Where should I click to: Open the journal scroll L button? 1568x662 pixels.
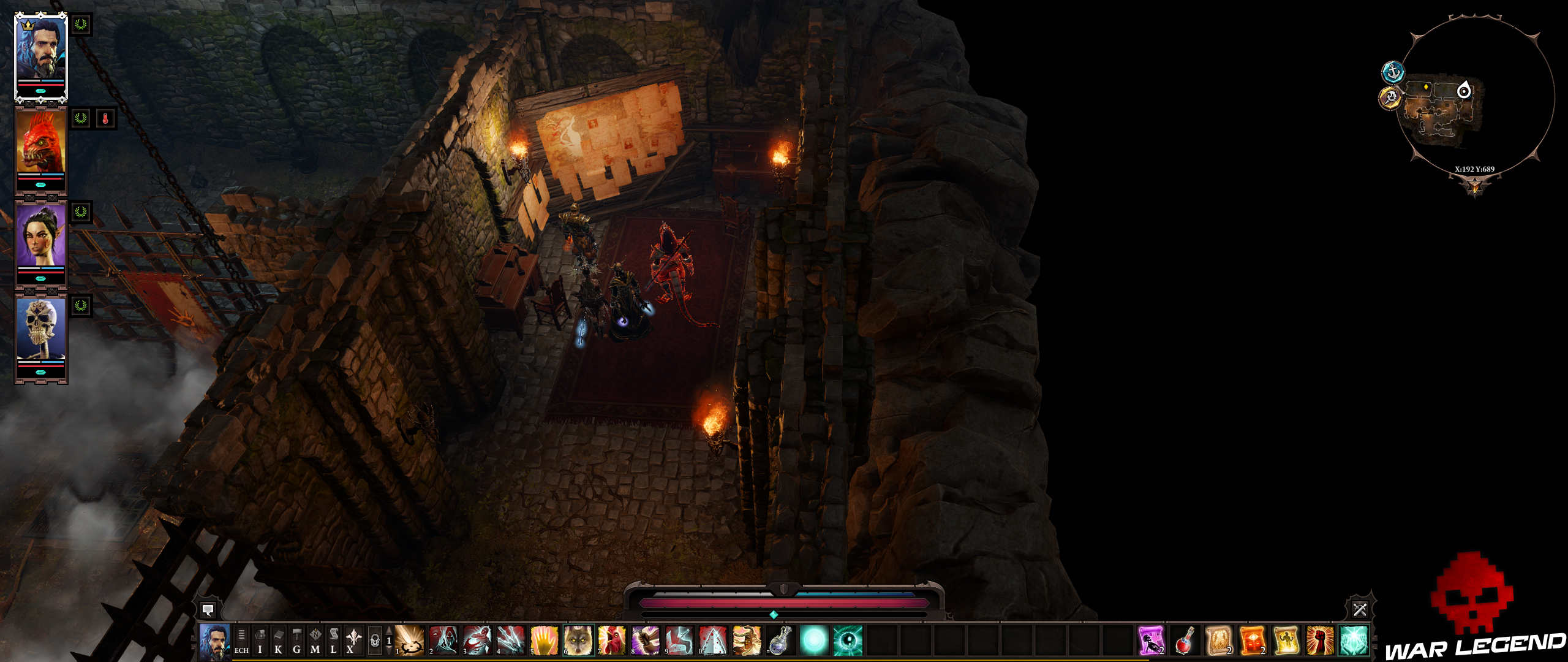(x=333, y=641)
